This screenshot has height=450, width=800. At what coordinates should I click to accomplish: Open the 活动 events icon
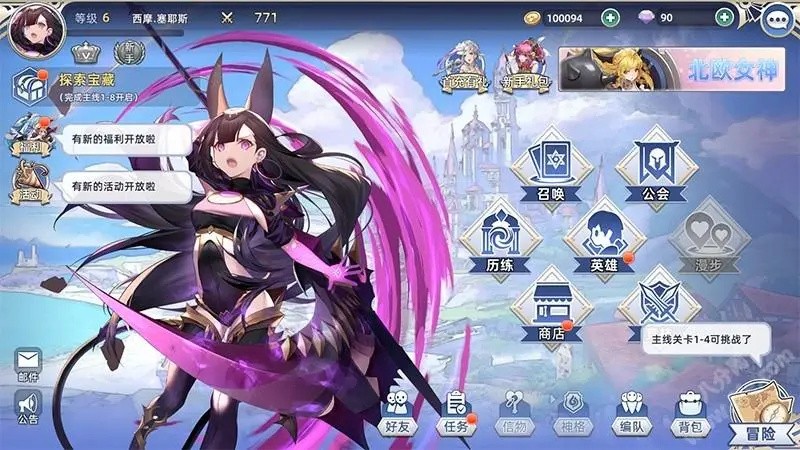[x=28, y=185]
